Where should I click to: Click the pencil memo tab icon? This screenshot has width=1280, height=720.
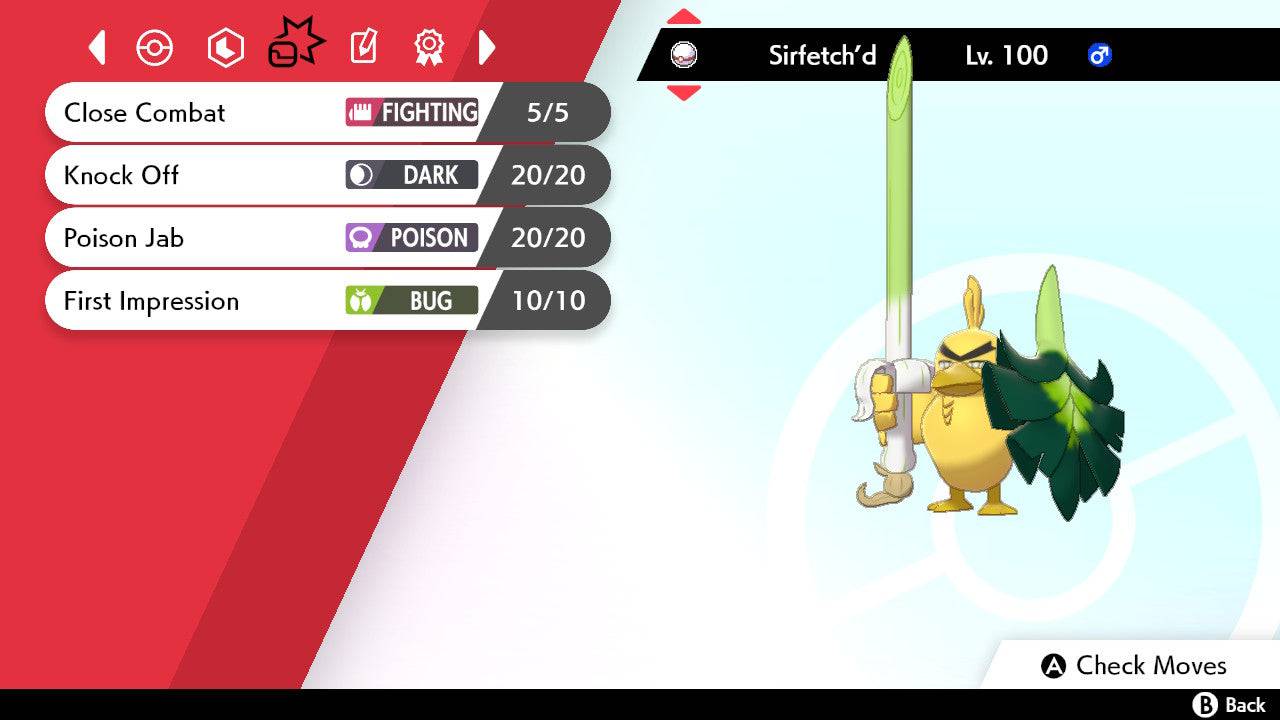362,46
